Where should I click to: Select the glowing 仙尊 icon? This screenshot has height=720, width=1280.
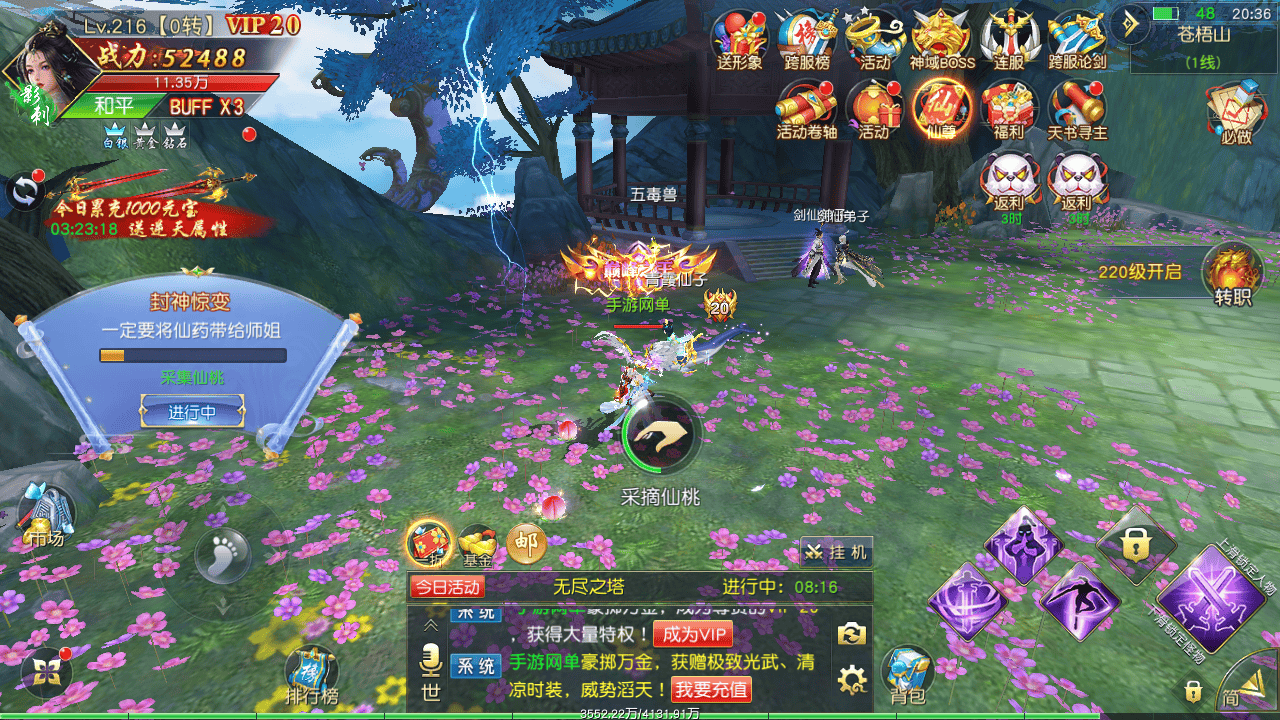point(942,106)
